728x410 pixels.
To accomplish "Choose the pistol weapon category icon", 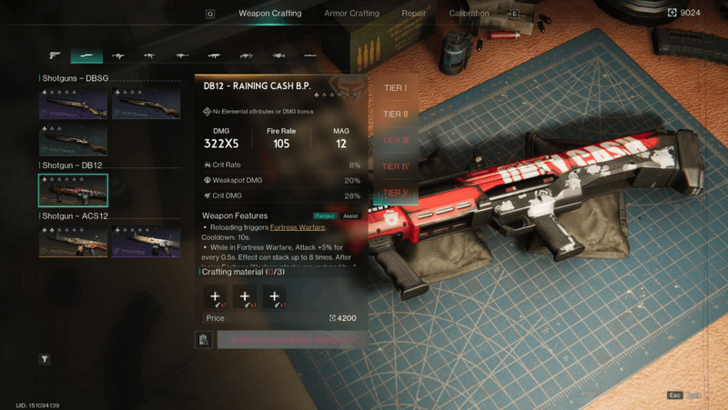I will 55,56.
